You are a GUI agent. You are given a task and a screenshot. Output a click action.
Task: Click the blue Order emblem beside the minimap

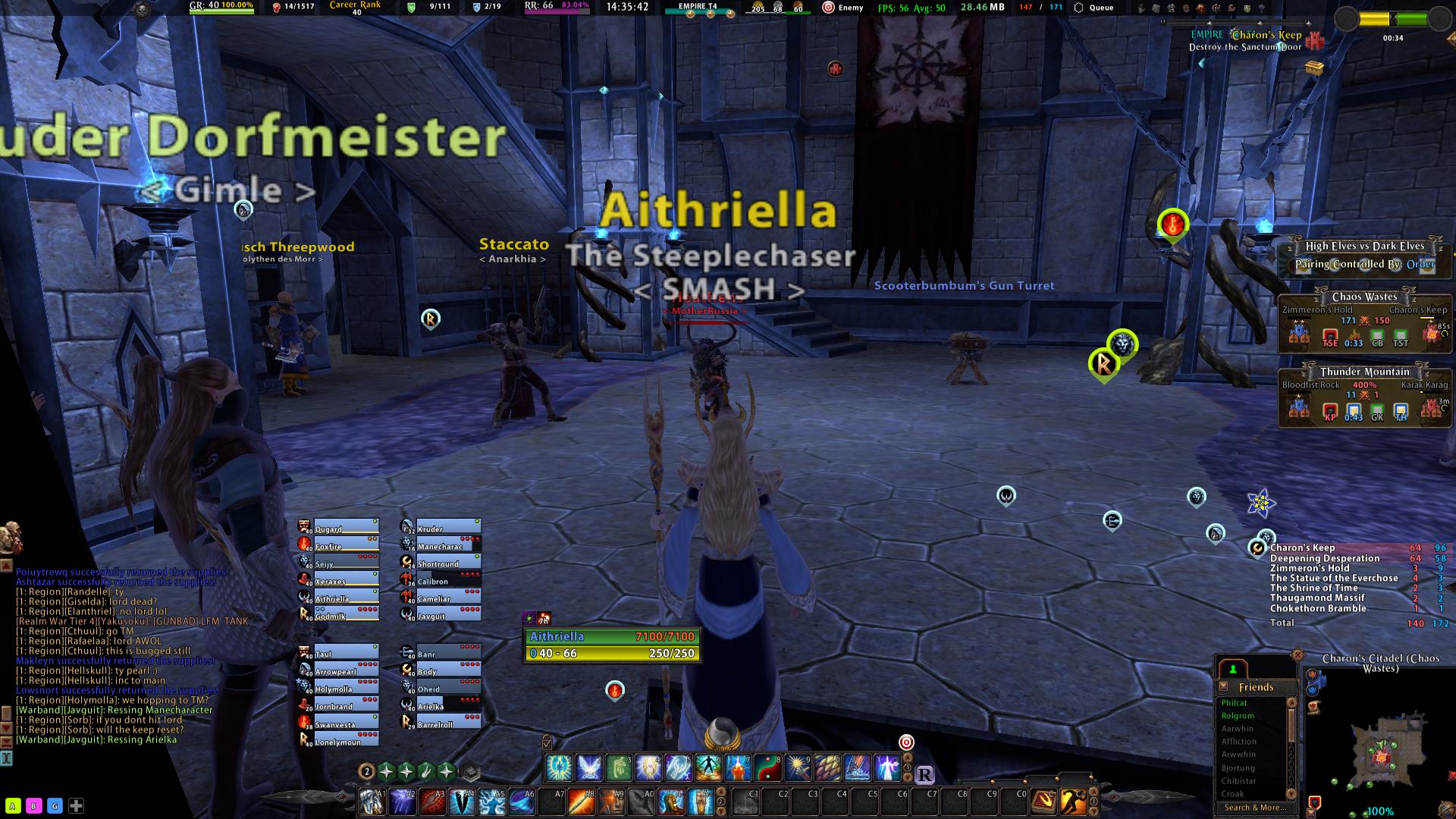(x=1312, y=690)
